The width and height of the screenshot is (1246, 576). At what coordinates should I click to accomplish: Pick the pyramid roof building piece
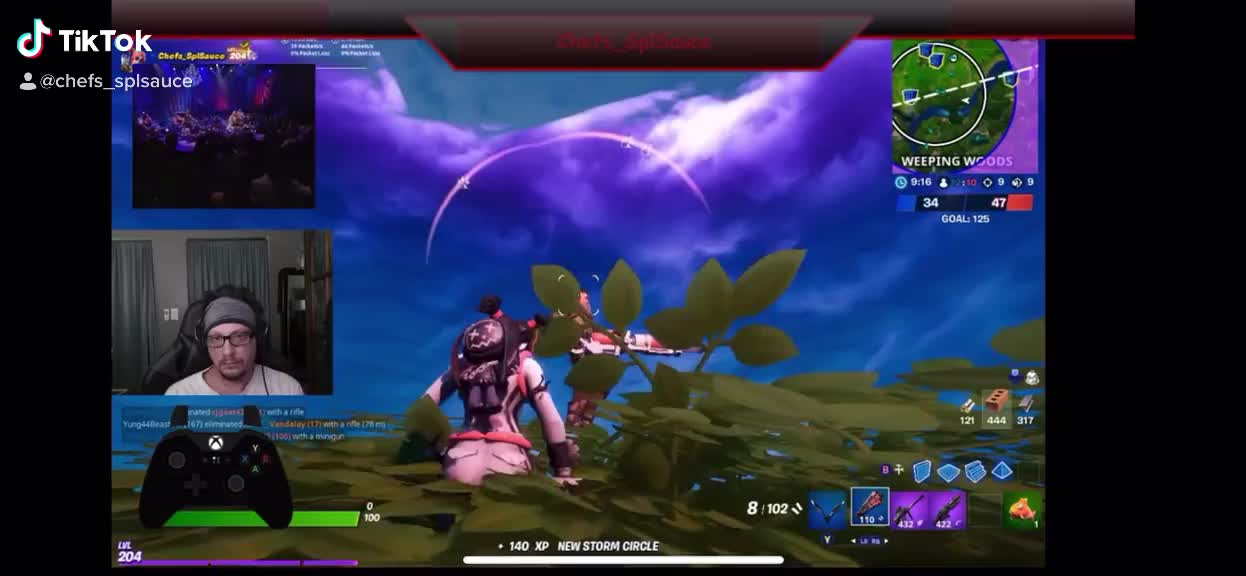1002,470
